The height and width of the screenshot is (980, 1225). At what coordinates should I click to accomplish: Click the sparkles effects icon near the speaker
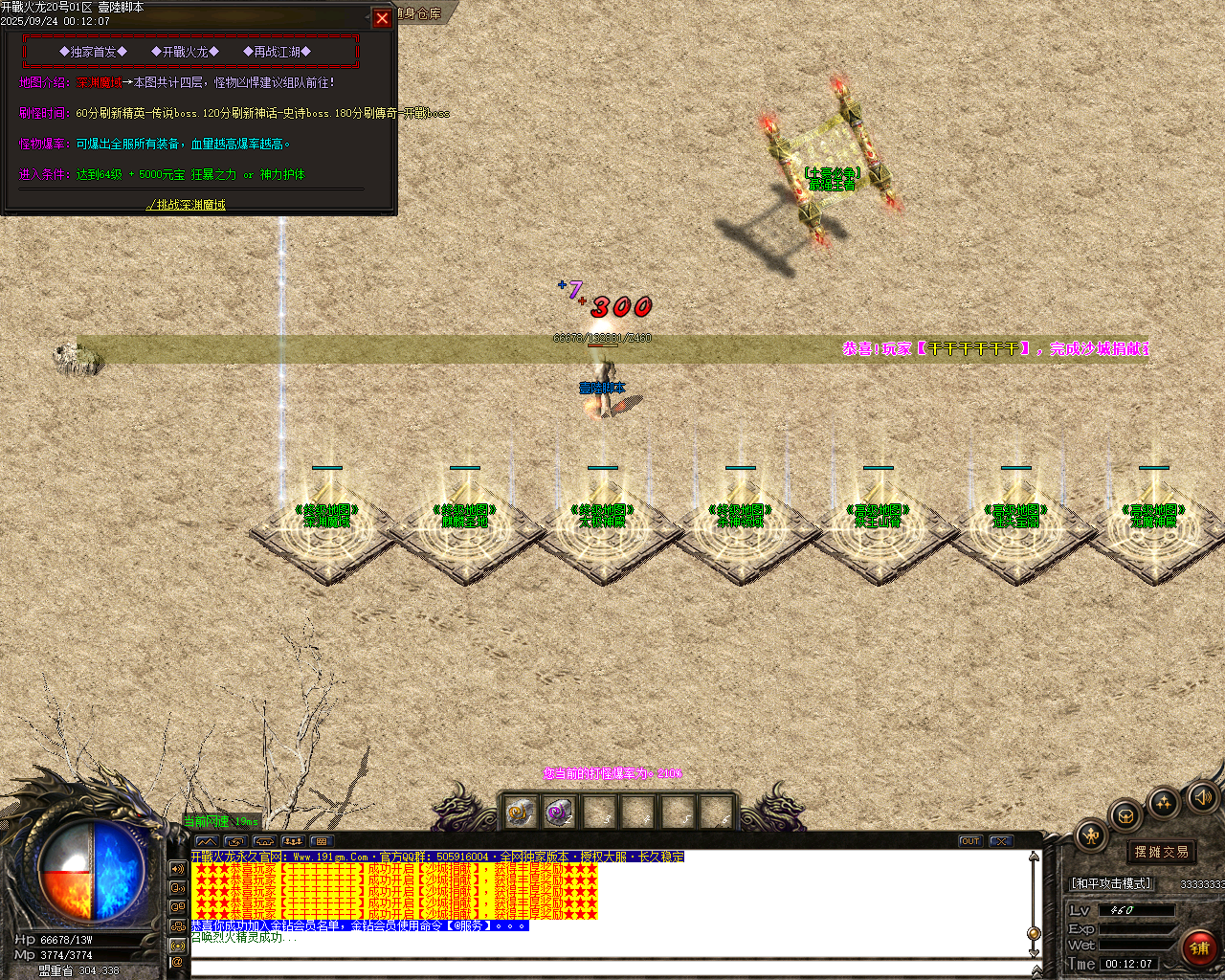pos(1164,803)
